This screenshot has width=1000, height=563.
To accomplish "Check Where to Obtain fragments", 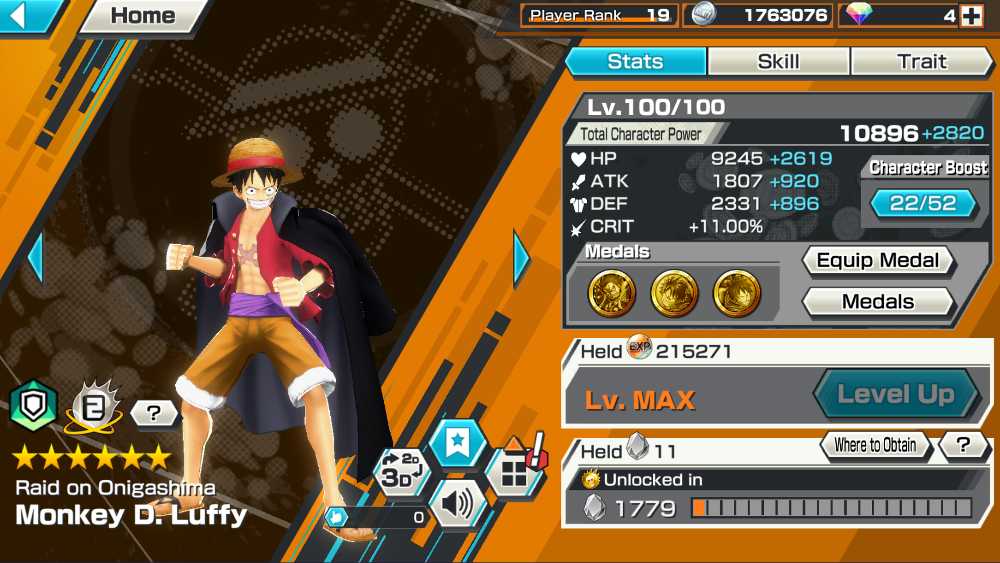I will click(x=876, y=446).
